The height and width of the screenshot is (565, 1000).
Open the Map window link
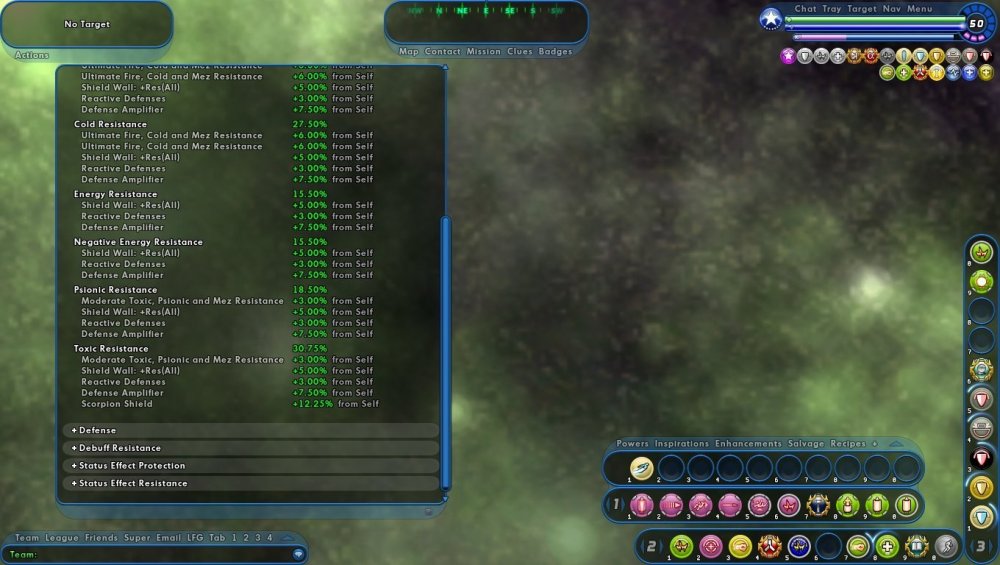(408, 51)
